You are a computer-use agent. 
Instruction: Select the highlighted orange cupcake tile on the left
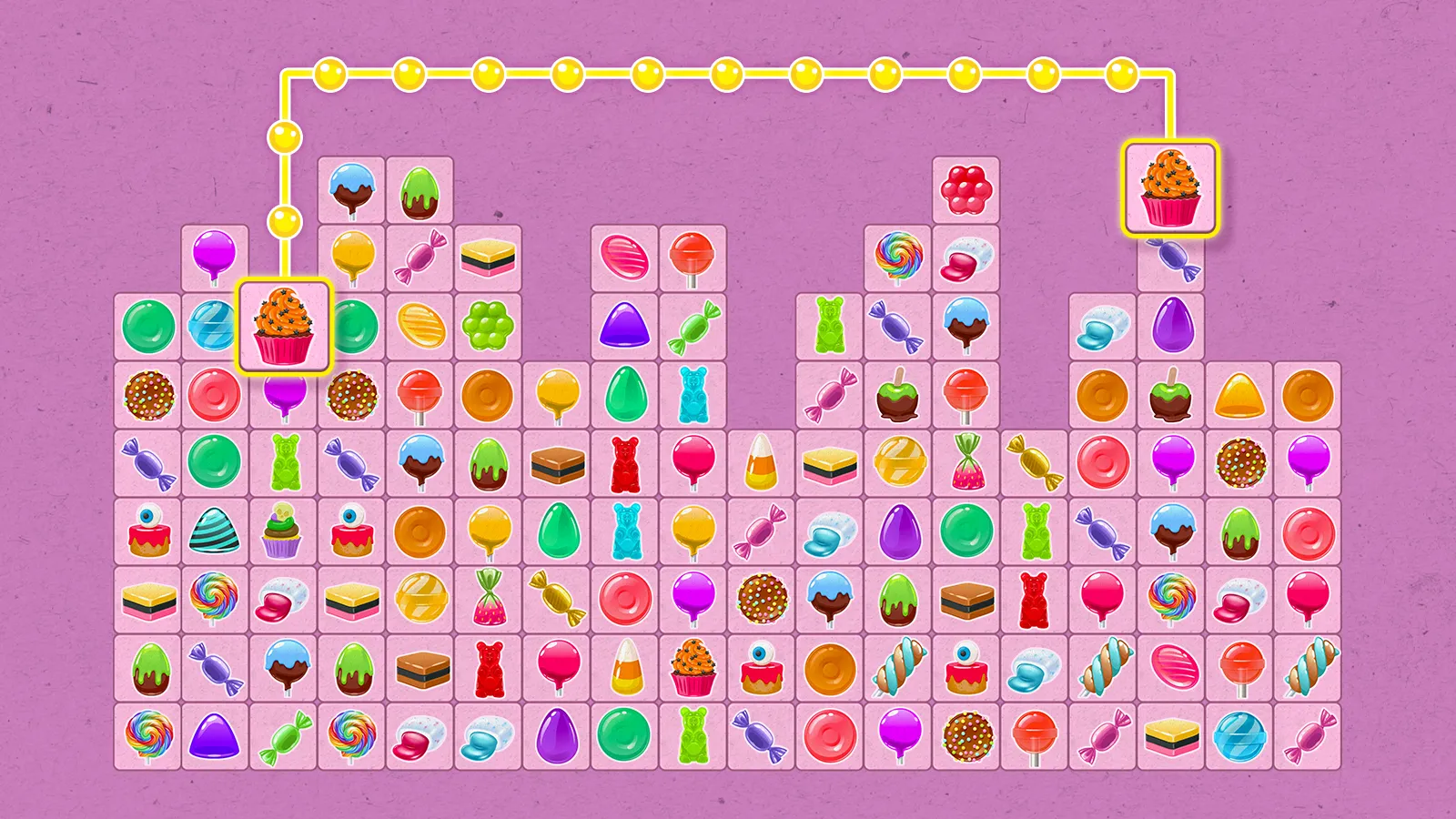coord(284,329)
